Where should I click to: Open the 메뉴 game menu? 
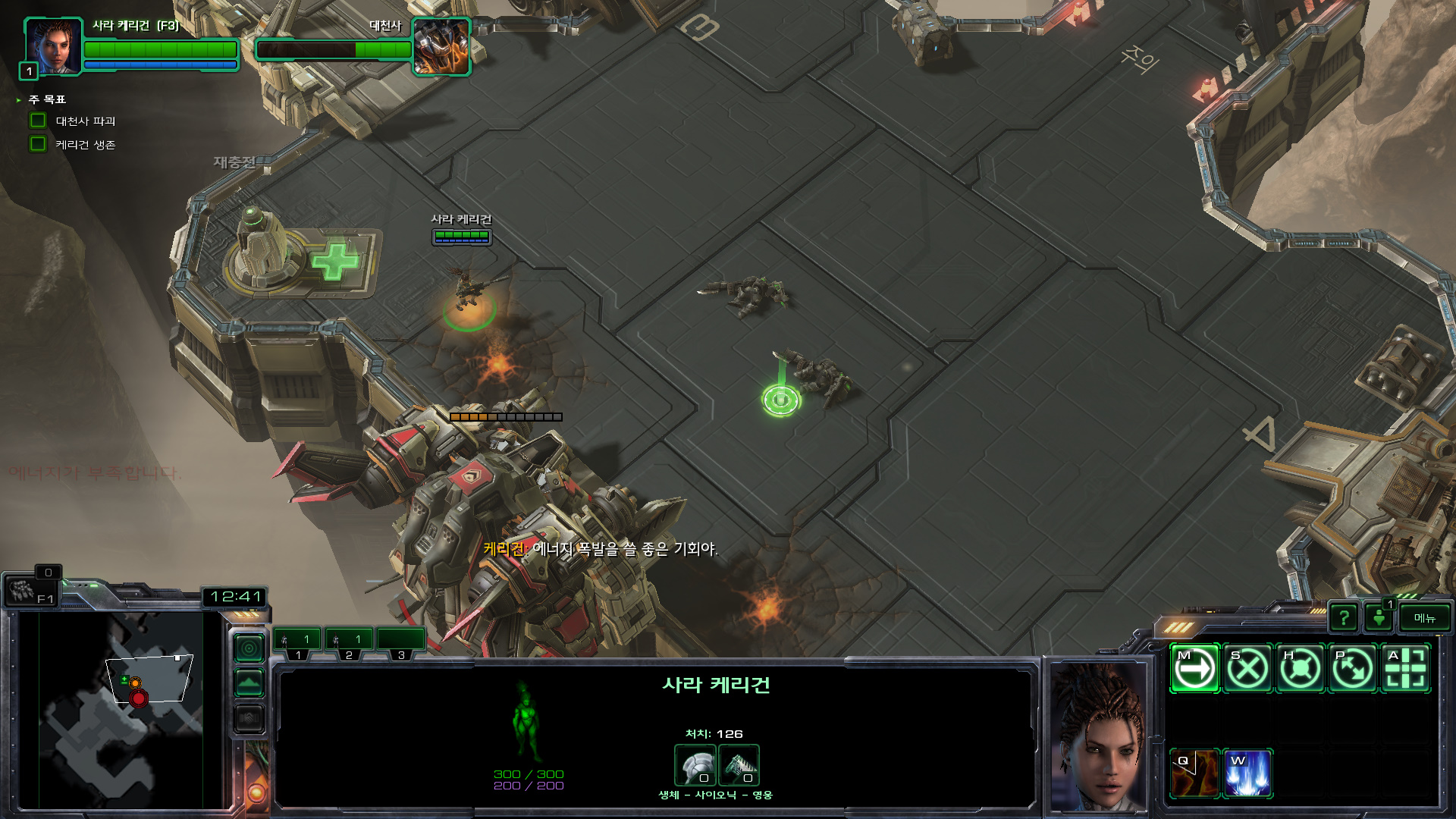tap(1424, 618)
